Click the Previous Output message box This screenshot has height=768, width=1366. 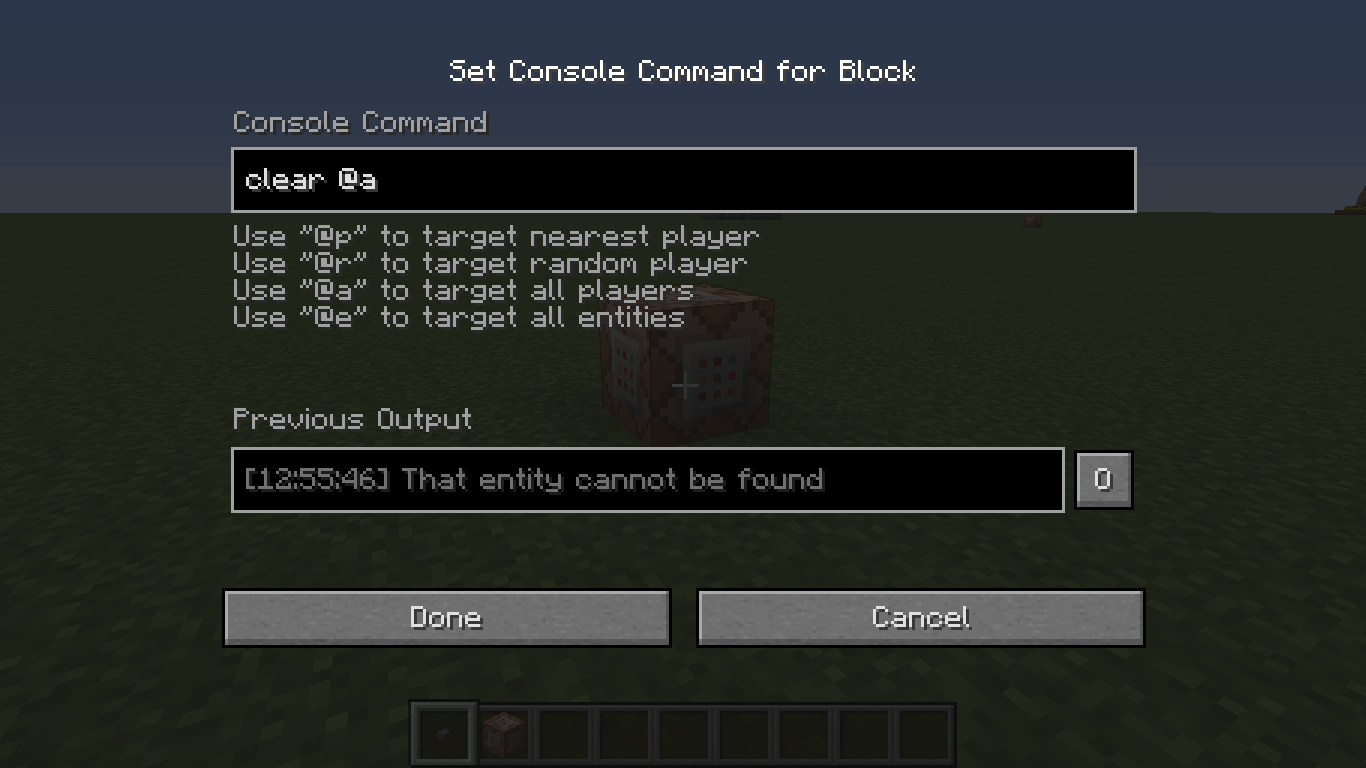tap(647, 480)
